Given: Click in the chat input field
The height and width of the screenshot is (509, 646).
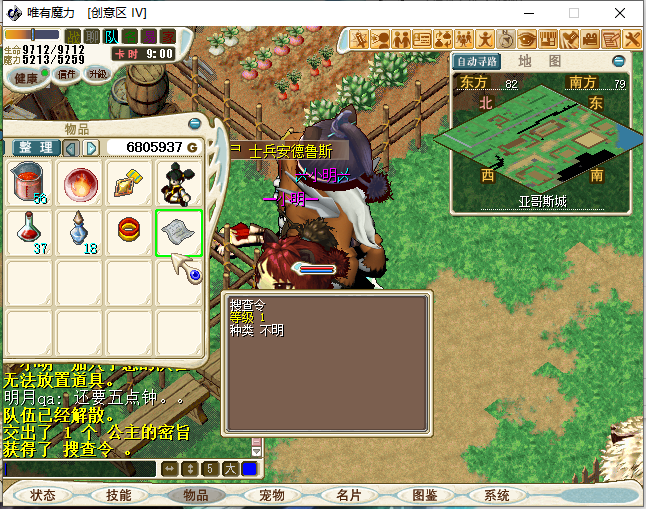Looking at the screenshot, I should coord(80,468).
